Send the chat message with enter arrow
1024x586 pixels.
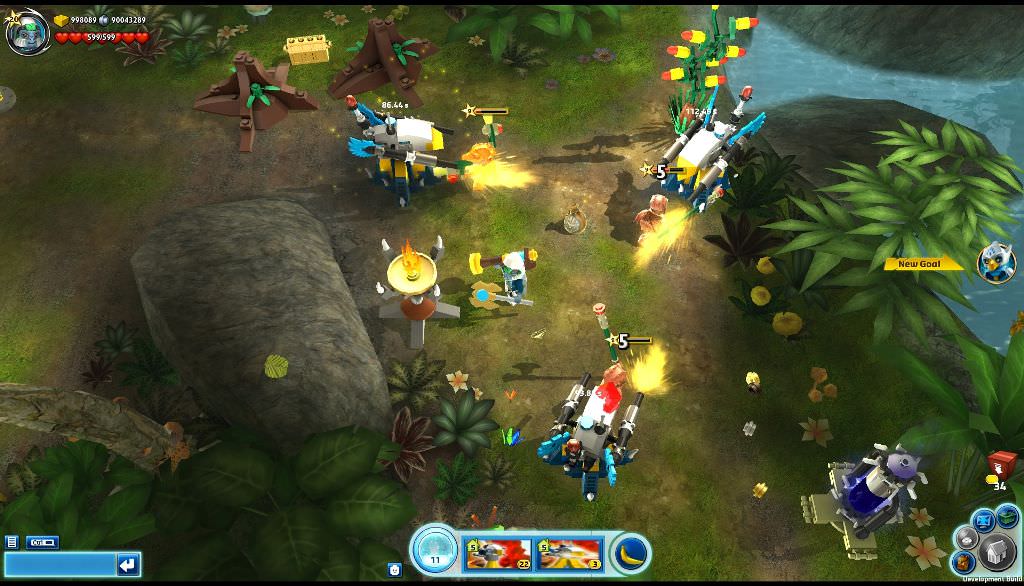127,565
